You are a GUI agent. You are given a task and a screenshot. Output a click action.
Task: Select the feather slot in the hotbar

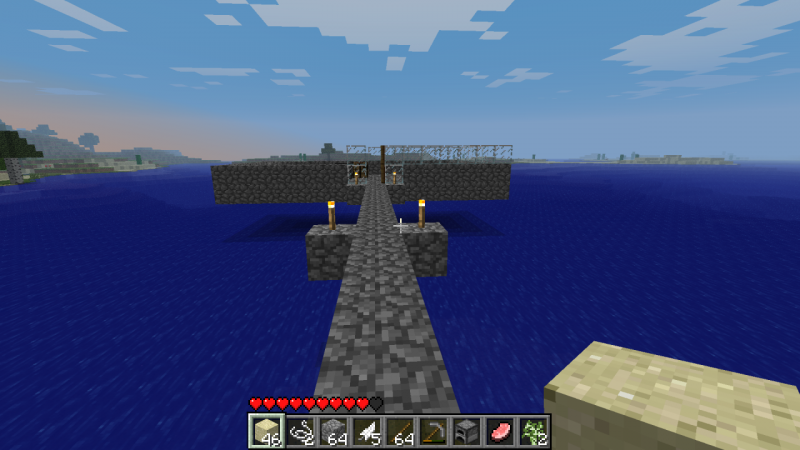coord(367,431)
